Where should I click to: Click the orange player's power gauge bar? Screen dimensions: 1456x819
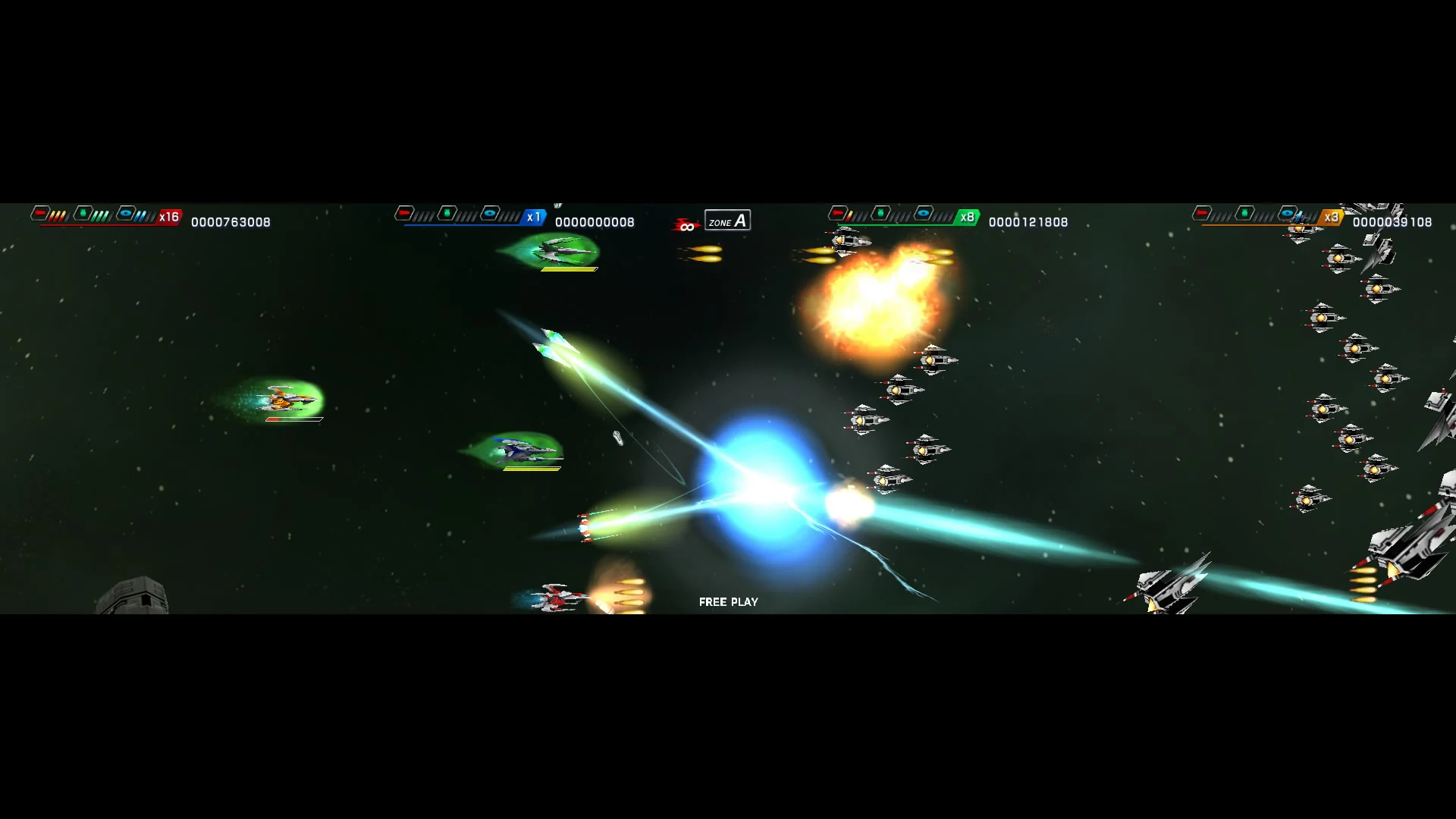[1259, 225]
